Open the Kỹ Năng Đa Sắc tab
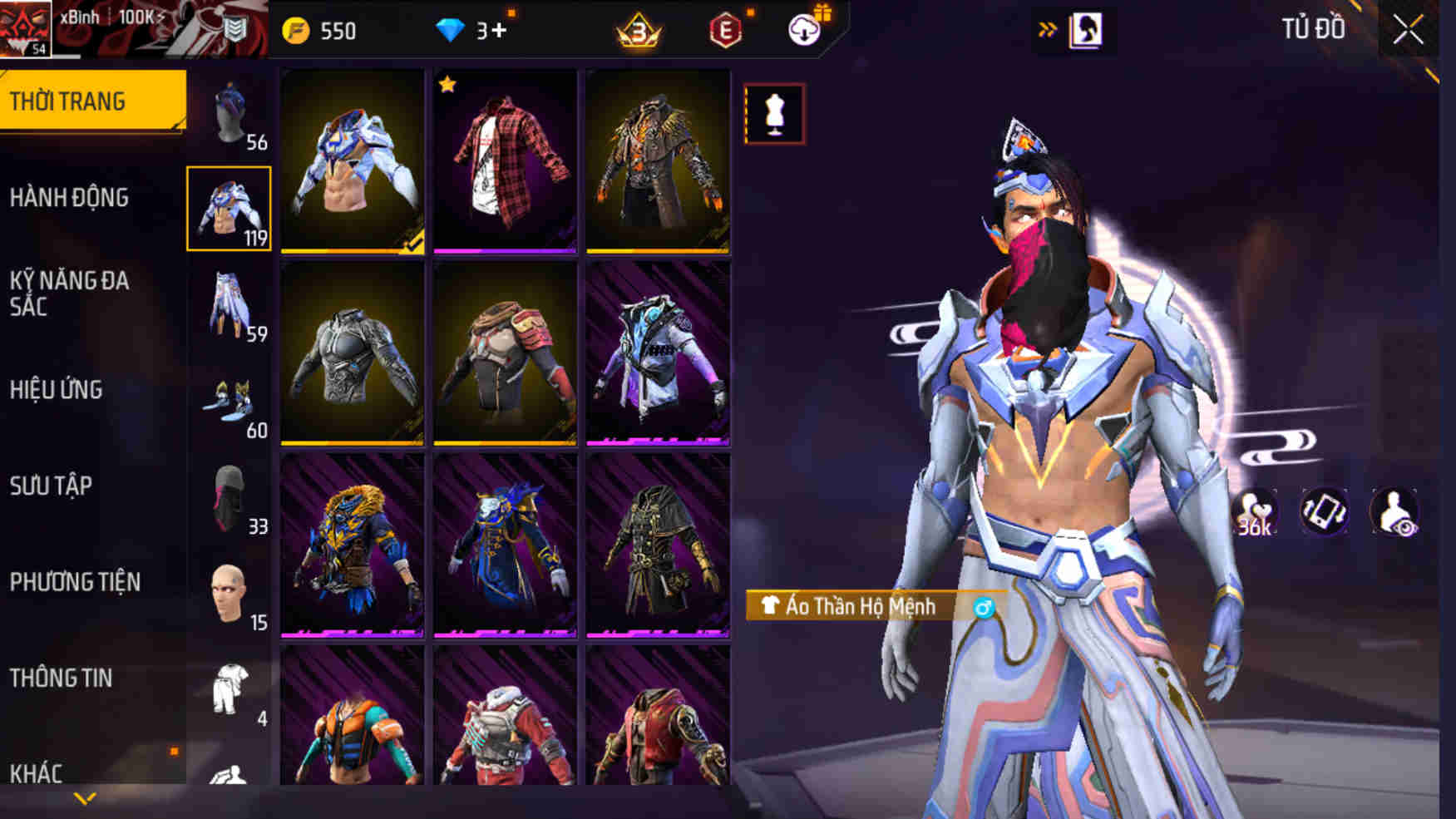Screen dimensions: 1456x819 tap(70, 294)
